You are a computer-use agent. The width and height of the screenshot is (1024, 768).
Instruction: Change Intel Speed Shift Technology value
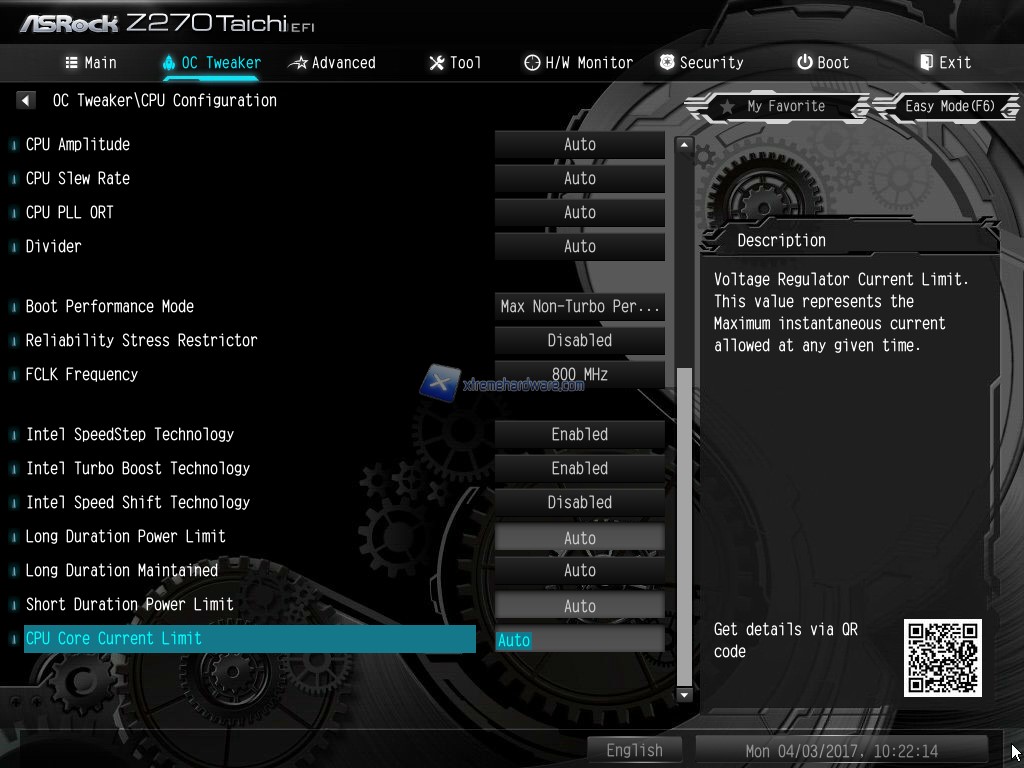click(x=579, y=503)
